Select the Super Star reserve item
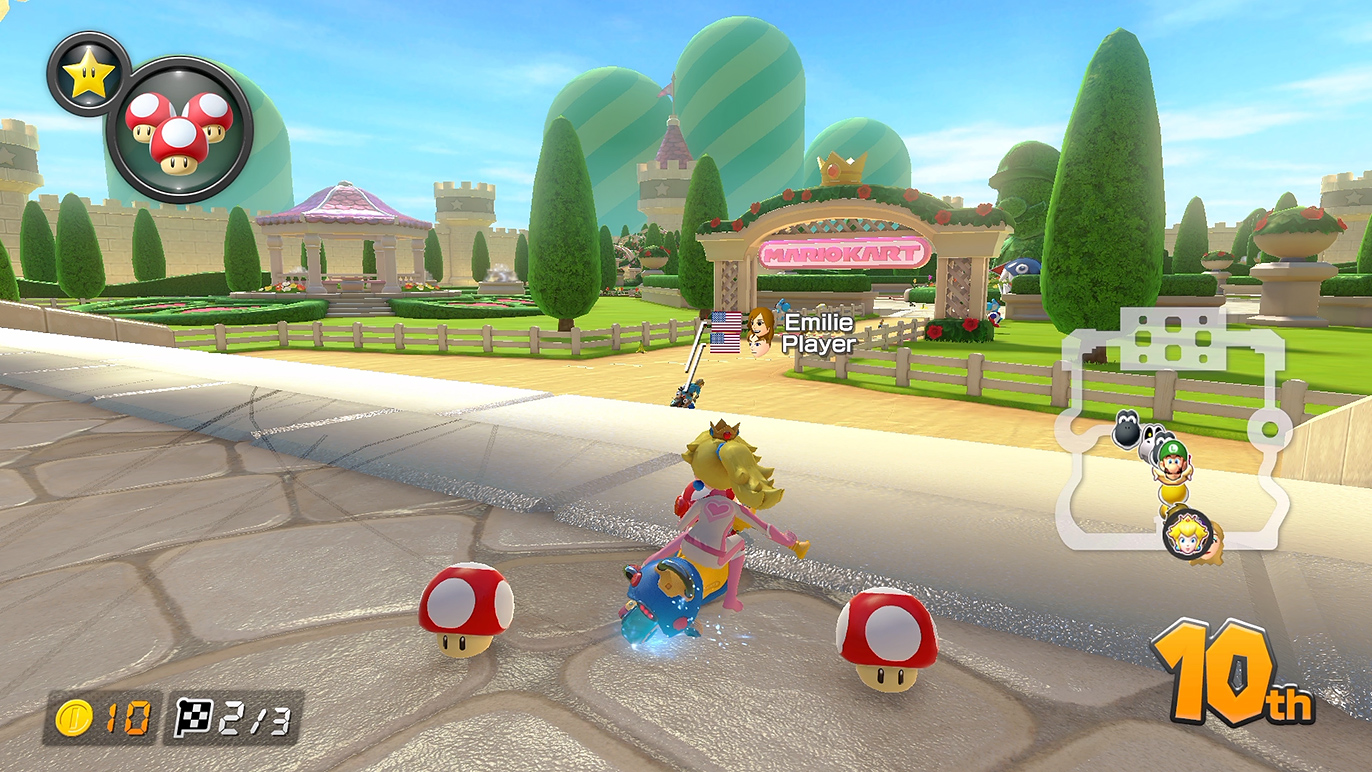This screenshot has height=772, width=1372. coord(89,73)
